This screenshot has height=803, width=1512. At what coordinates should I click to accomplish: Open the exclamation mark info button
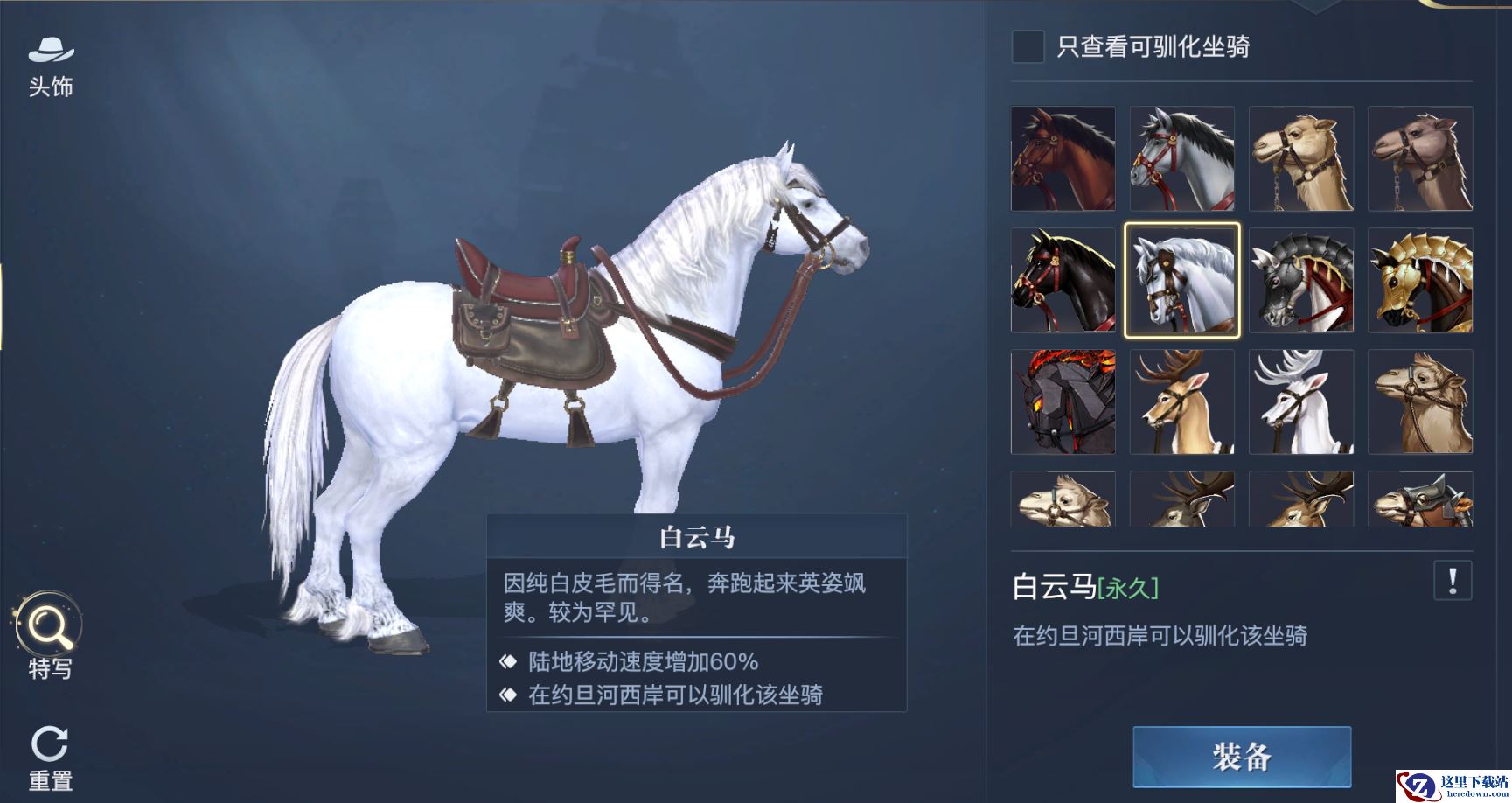(x=1453, y=581)
